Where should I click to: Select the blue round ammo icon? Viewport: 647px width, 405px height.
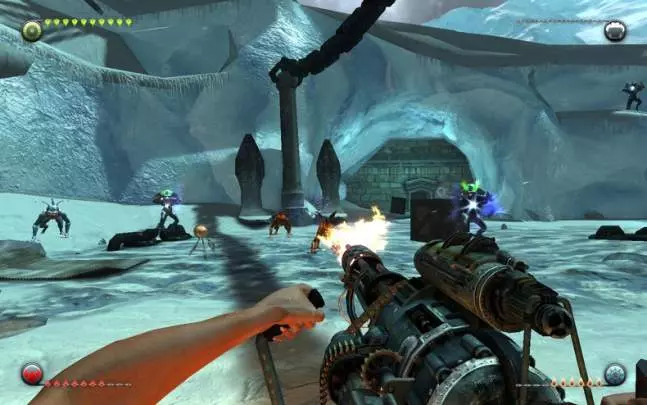pos(615,374)
